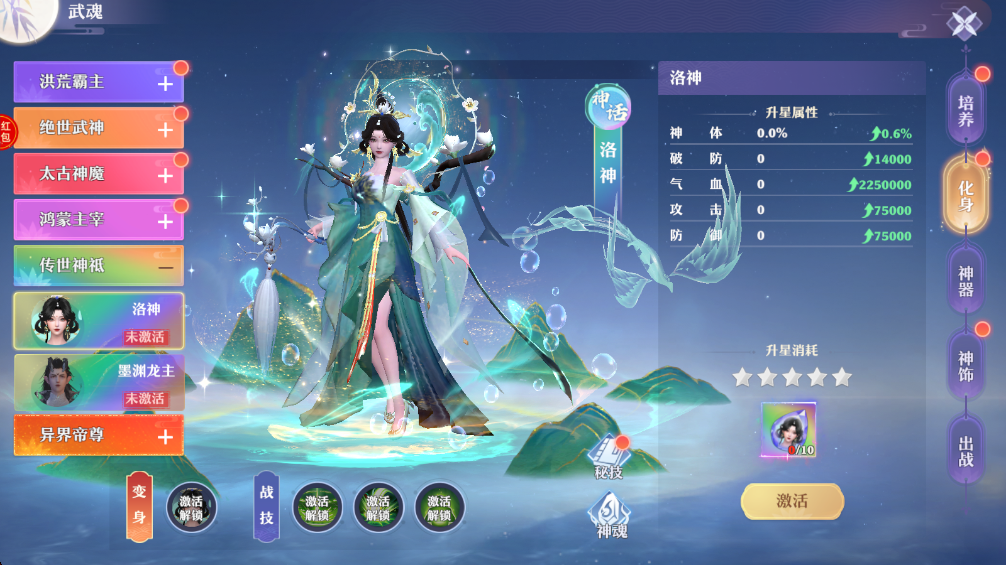The height and width of the screenshot is (565, 1006).
Task: Close the 武魂 screen
Action: 963,23
